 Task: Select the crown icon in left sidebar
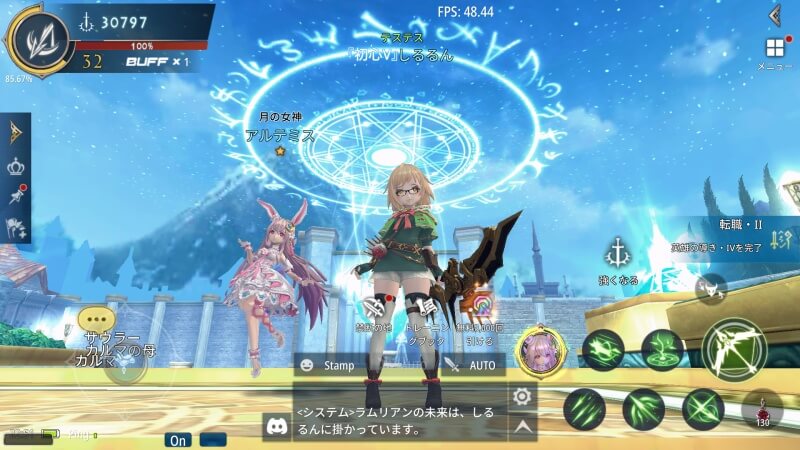[16, 166]
